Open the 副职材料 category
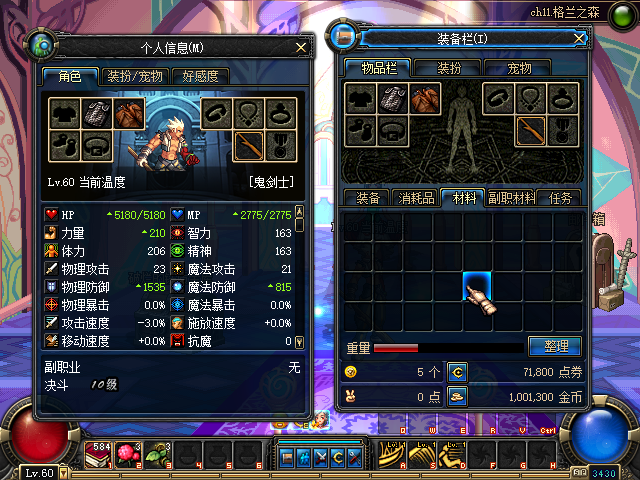The height and width of the screenshot is (480, 640). tap(512, 198)
